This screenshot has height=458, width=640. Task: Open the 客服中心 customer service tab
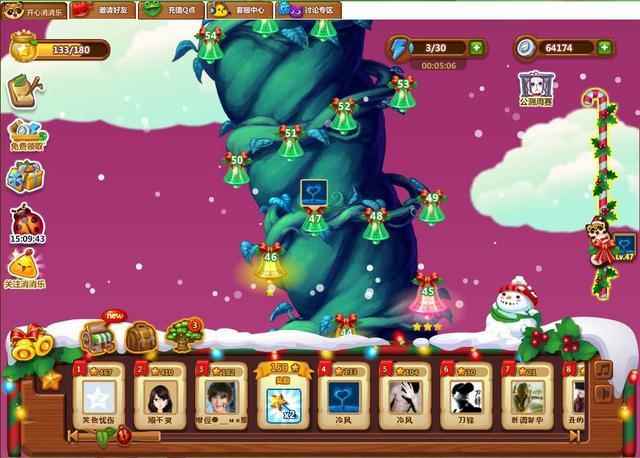(x=239, y=9)
